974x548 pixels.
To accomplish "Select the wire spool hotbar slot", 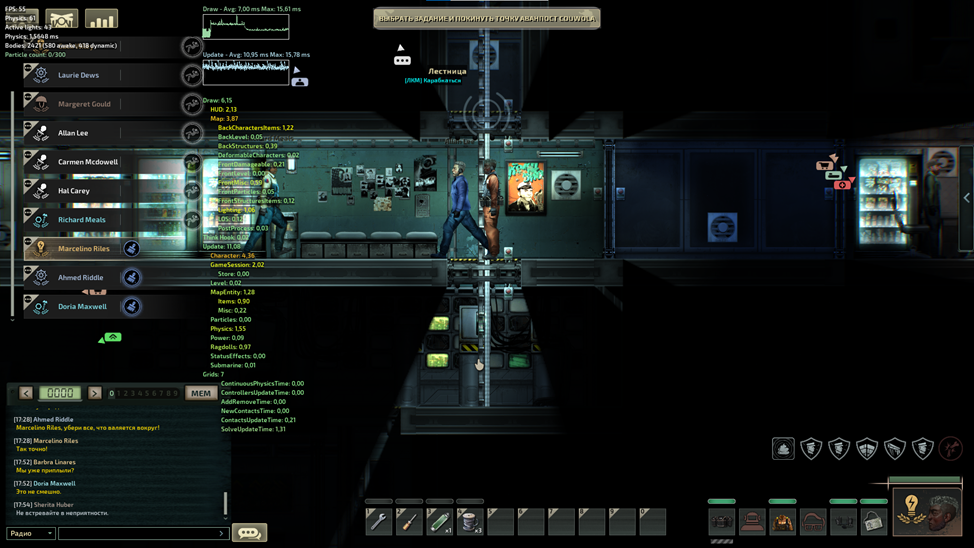I will [470, 521].
